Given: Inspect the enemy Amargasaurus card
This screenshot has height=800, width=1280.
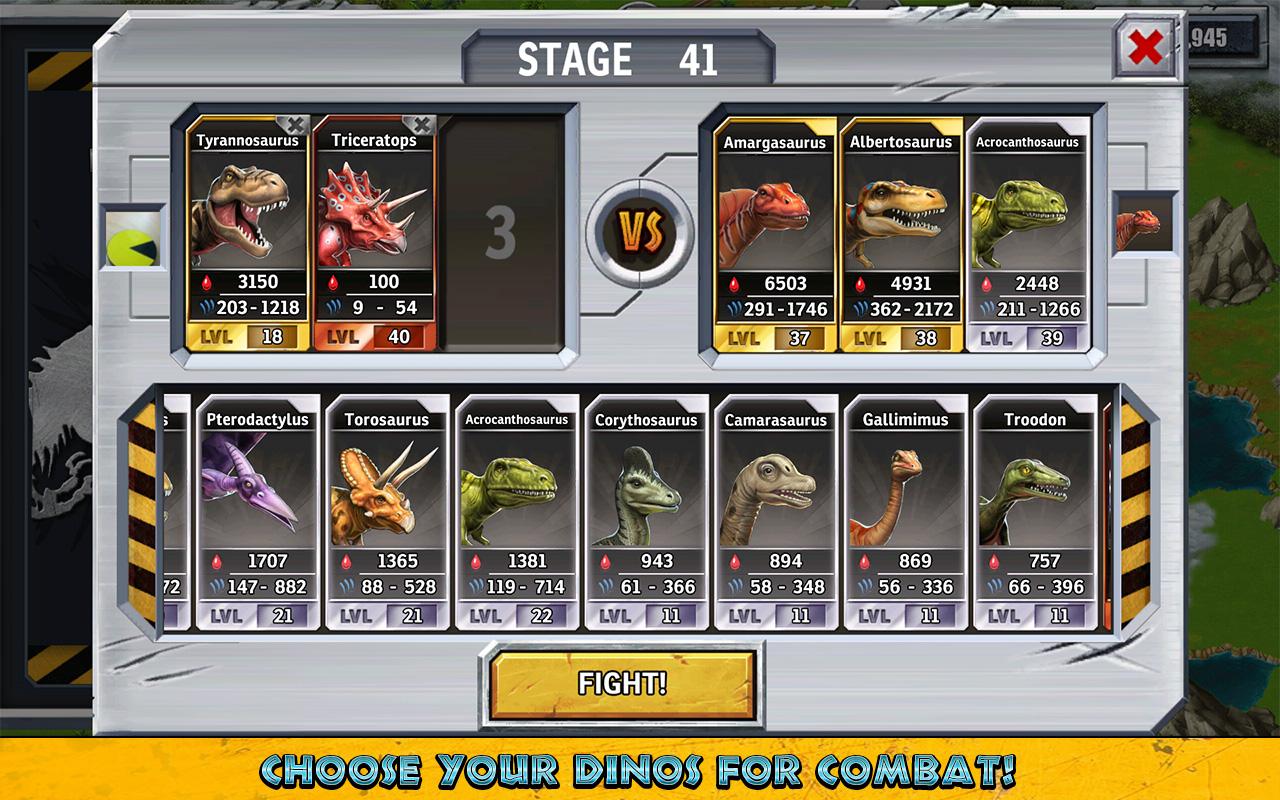Looking at the screenshot, I should click(x=775, y=234).
